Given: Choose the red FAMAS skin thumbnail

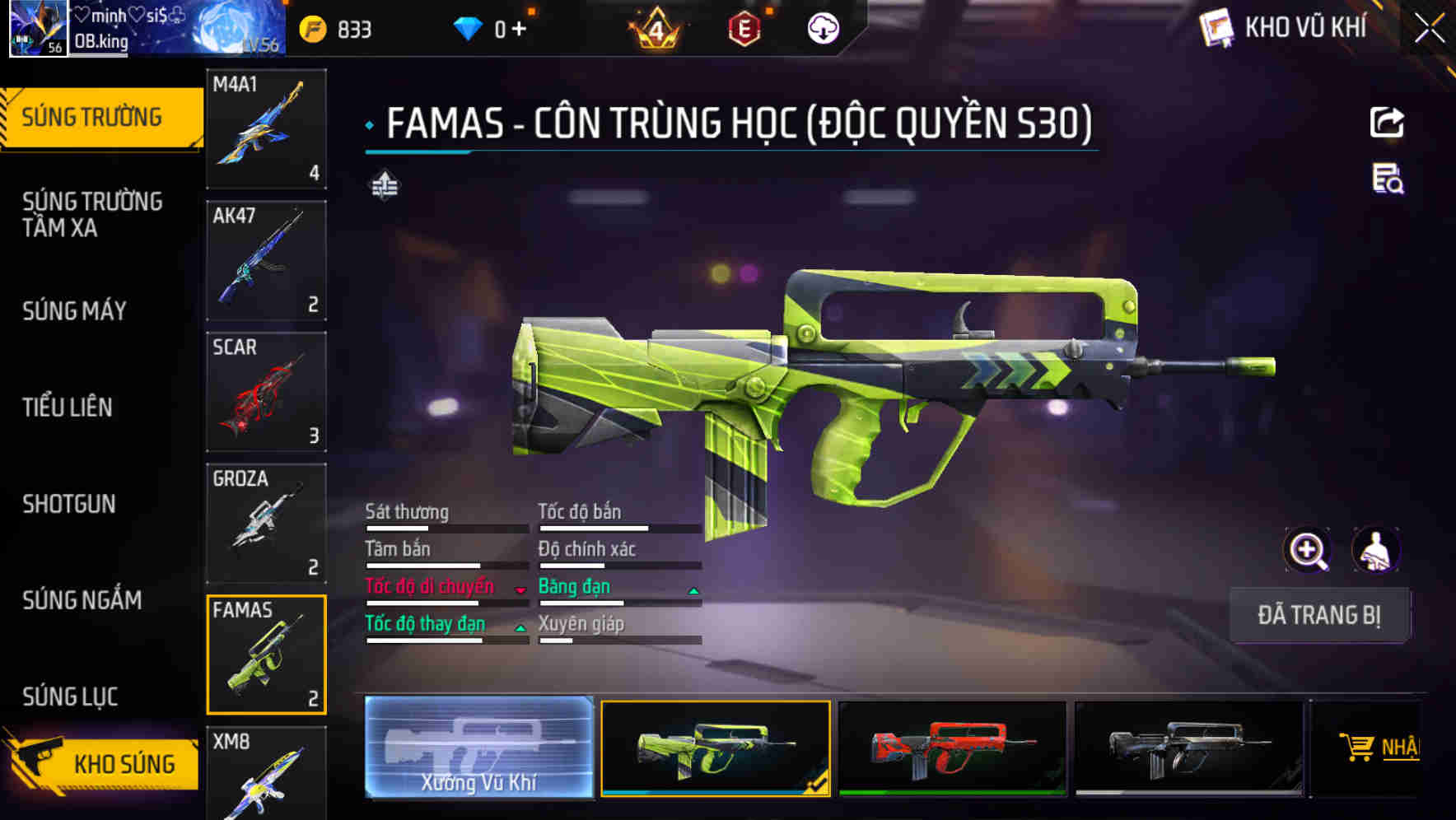Looking at the screenshot, I should click(x=952, y=748).
